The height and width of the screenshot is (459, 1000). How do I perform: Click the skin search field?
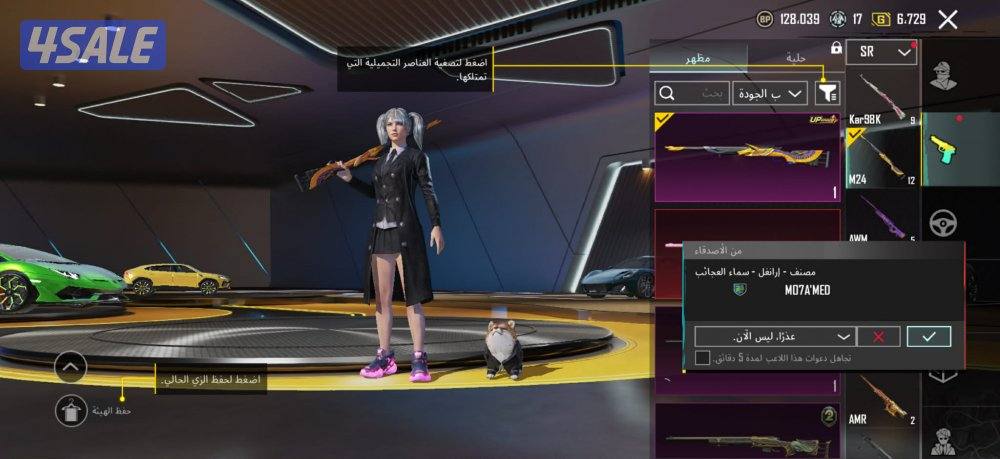691,93
